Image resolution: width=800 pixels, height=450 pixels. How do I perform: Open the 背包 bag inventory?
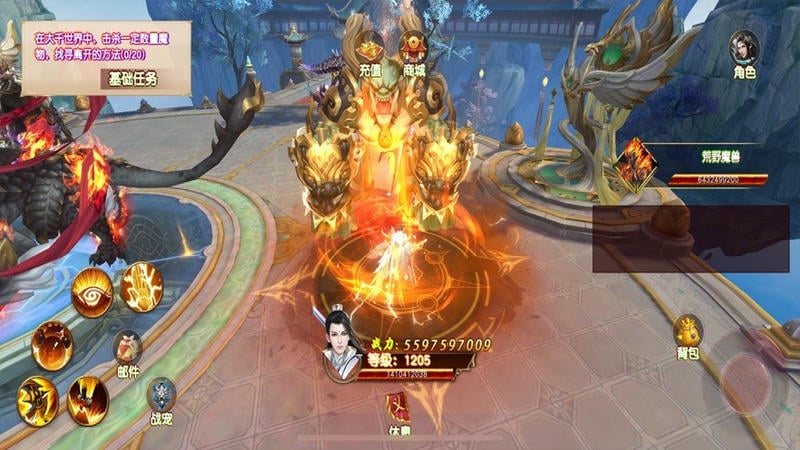tap(687, 336)
